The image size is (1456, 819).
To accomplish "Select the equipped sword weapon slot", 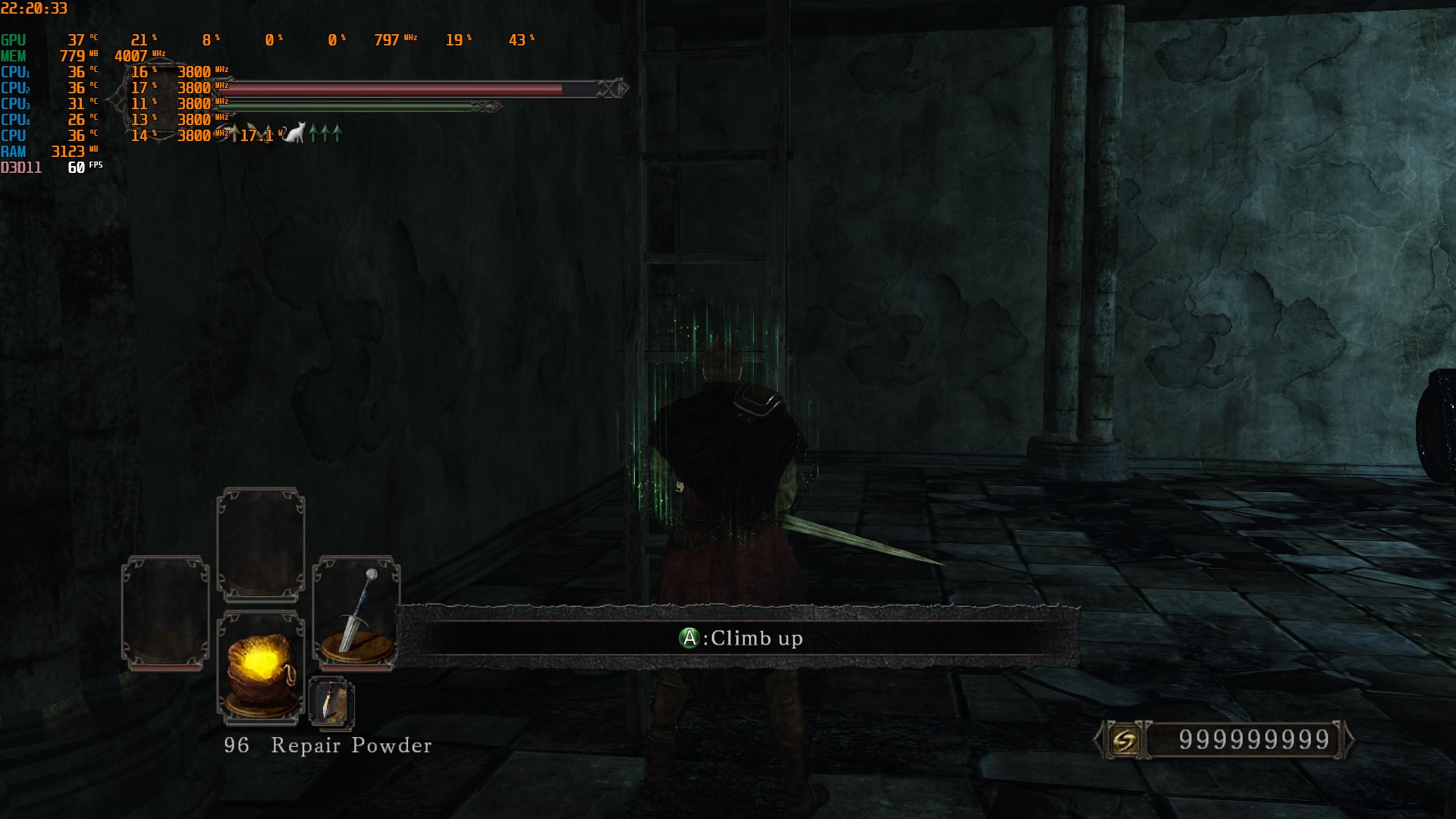I will 356,612.
